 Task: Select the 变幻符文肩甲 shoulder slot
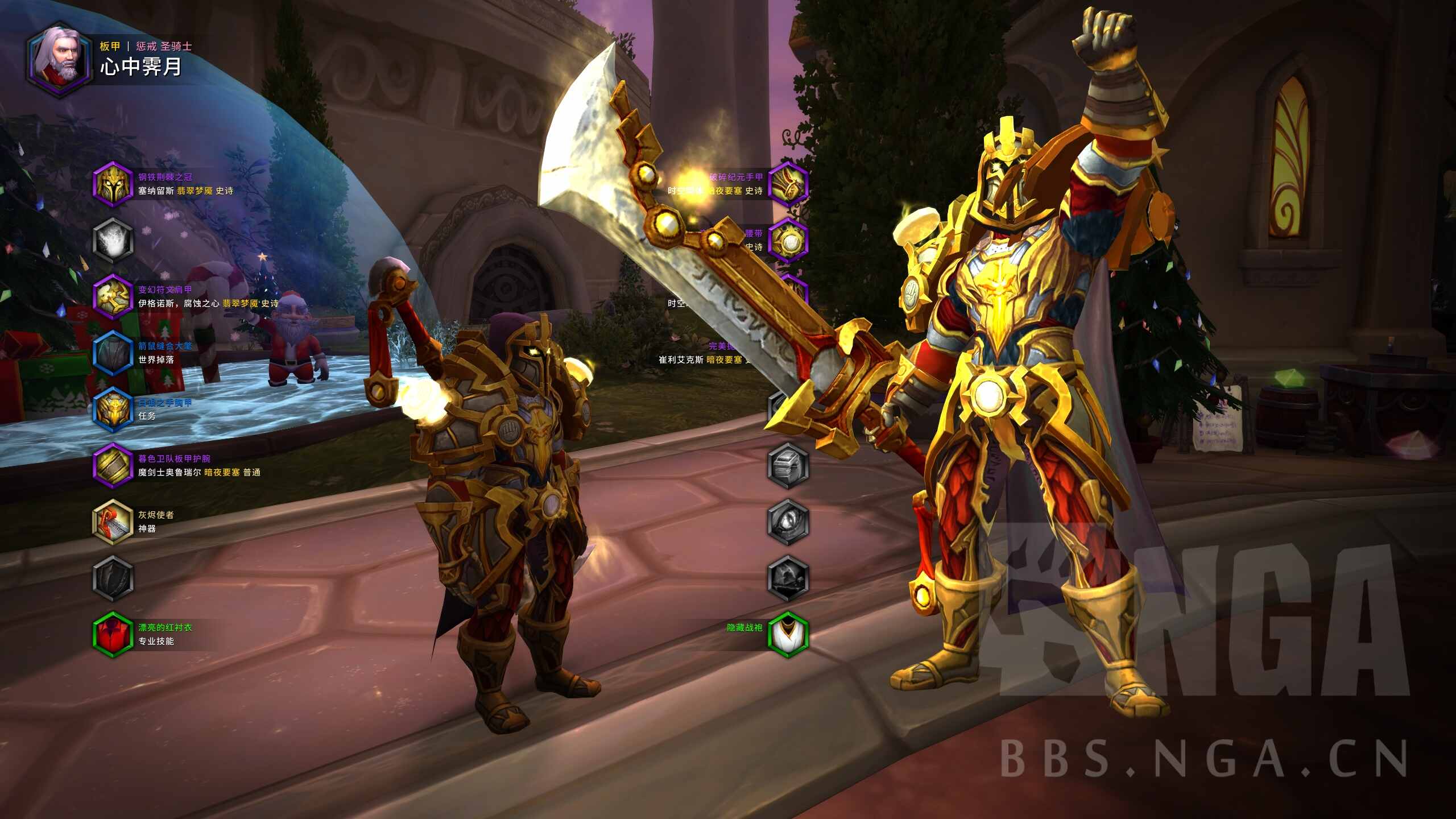coord(113,296)
